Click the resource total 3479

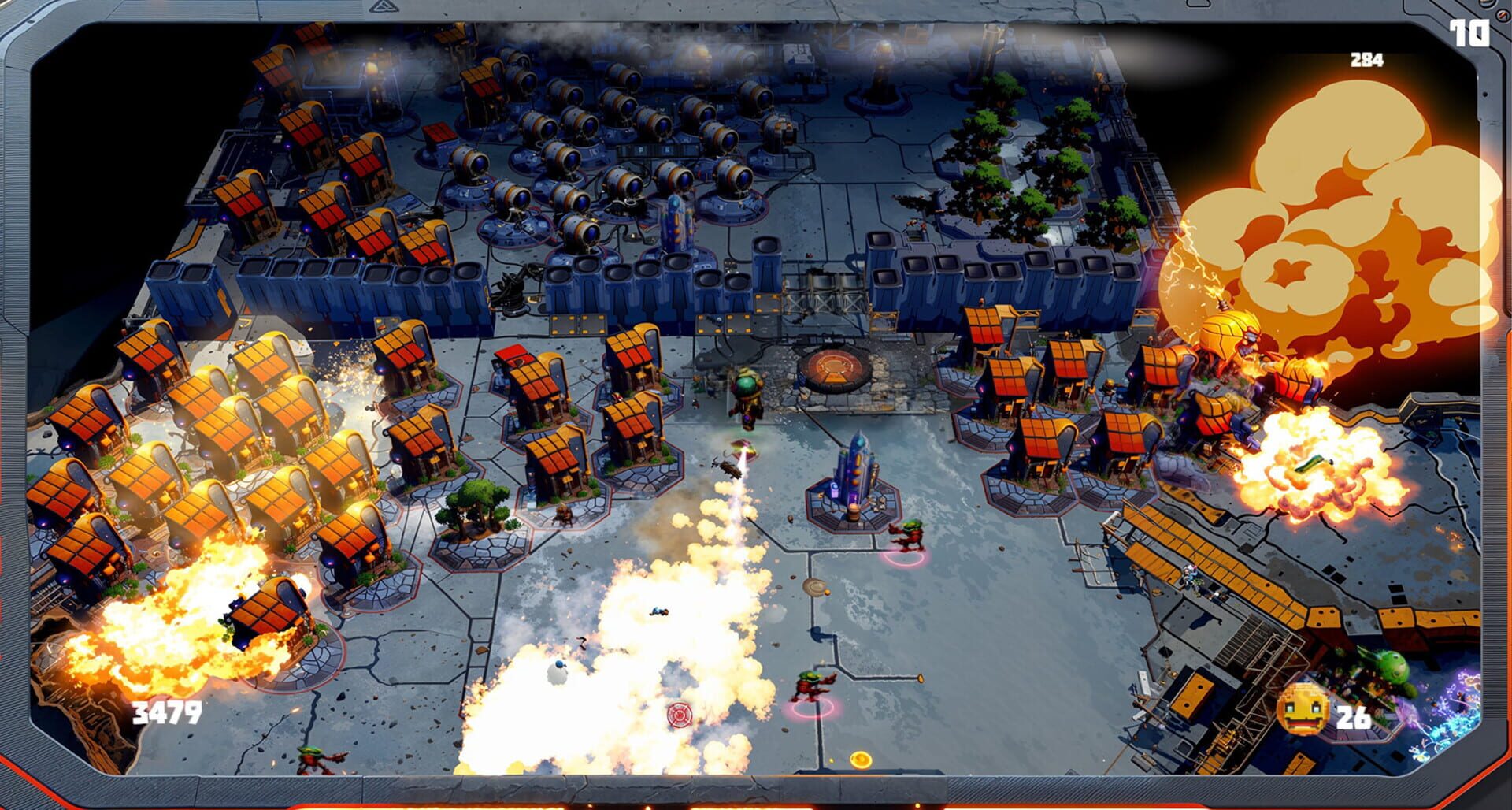[168, 713]
